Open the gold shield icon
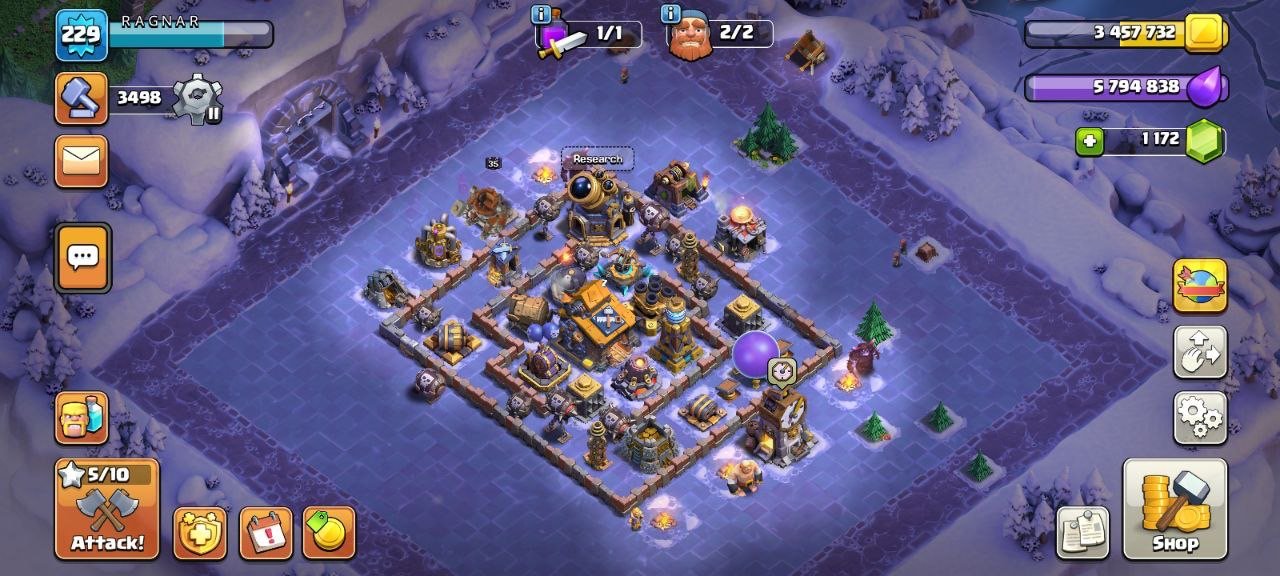The height and width of the screenshot is (576, 1280). click(x=200, y=533)
